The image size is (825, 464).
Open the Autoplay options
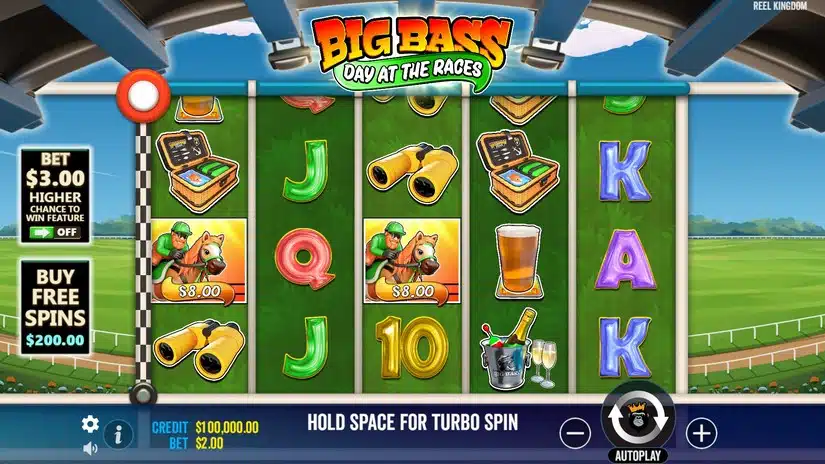[x=638, y=454]
